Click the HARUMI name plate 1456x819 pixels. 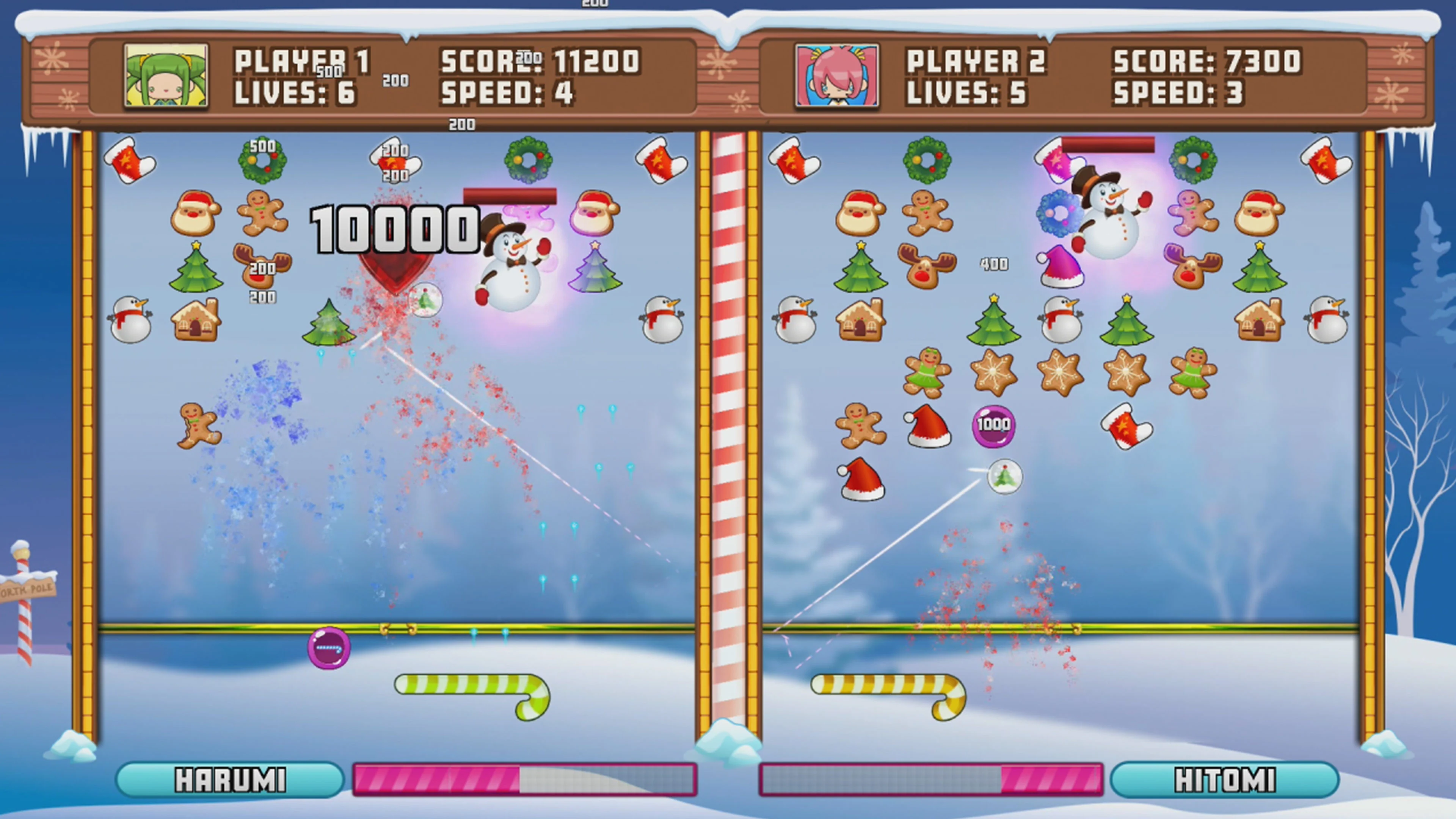click(229, 779)
